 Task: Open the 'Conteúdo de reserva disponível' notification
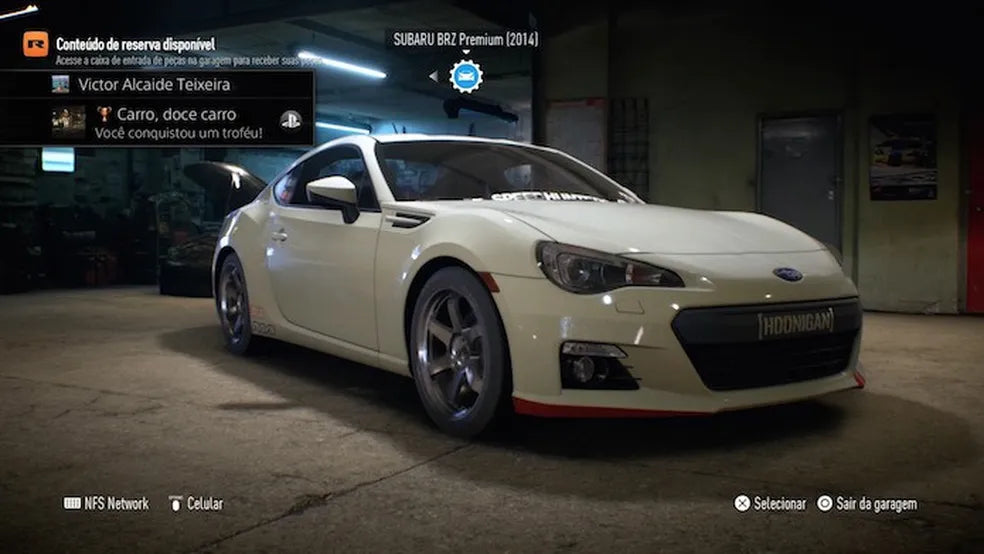pyautogui.click(x=135, y=45)
